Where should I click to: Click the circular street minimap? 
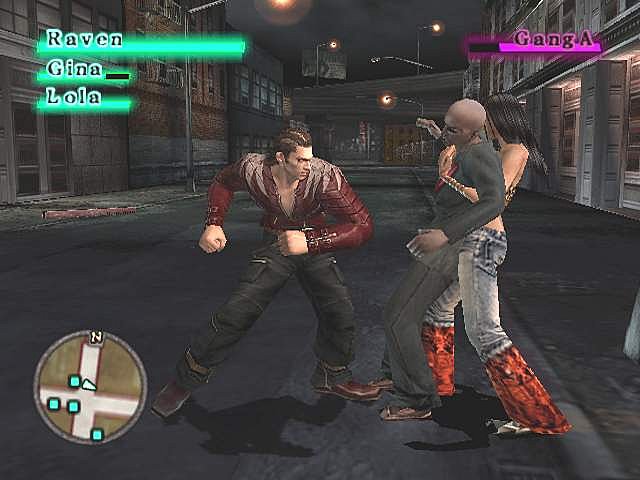90,387
